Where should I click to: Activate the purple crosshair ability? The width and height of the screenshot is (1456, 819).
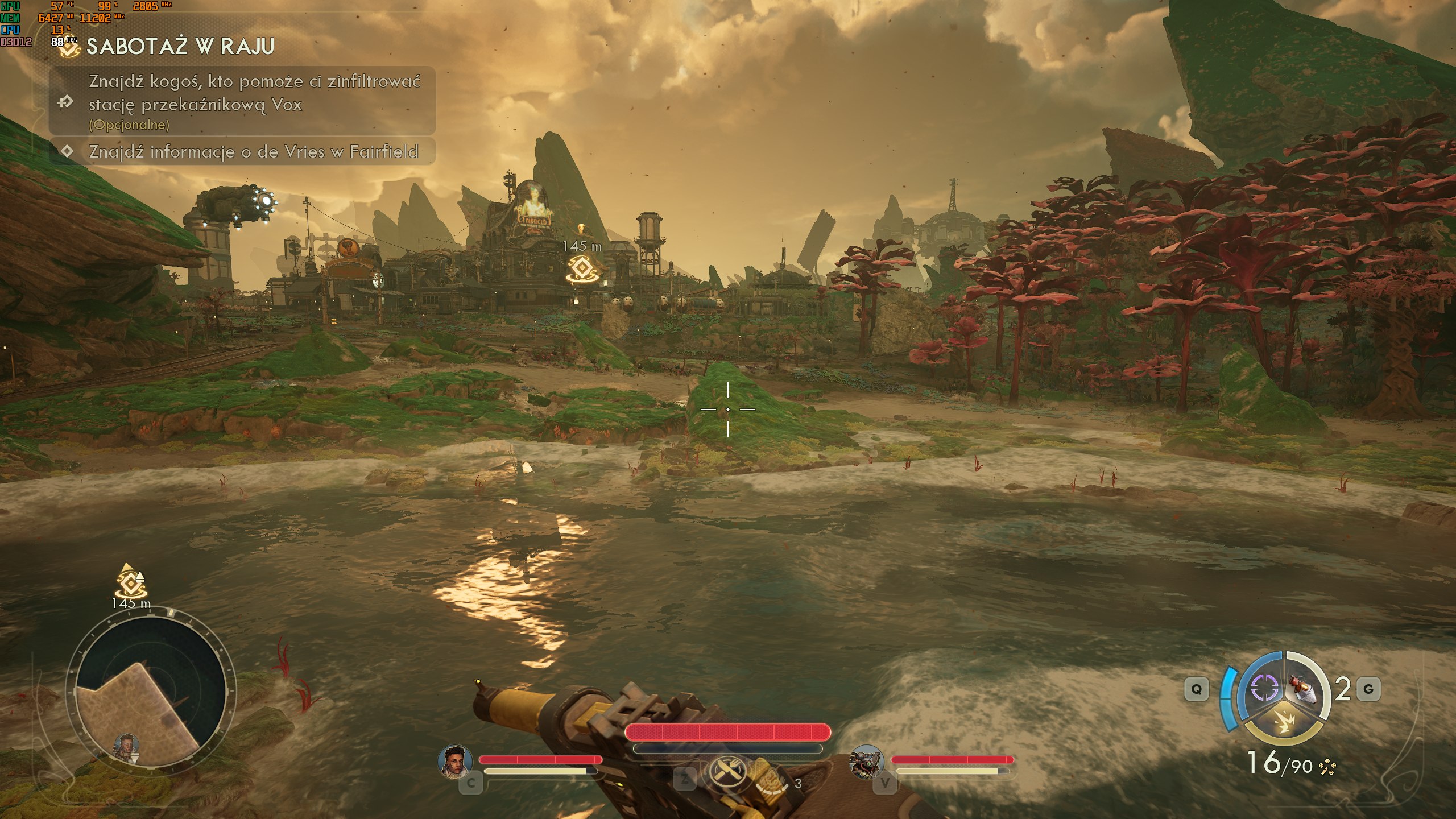1264,688
